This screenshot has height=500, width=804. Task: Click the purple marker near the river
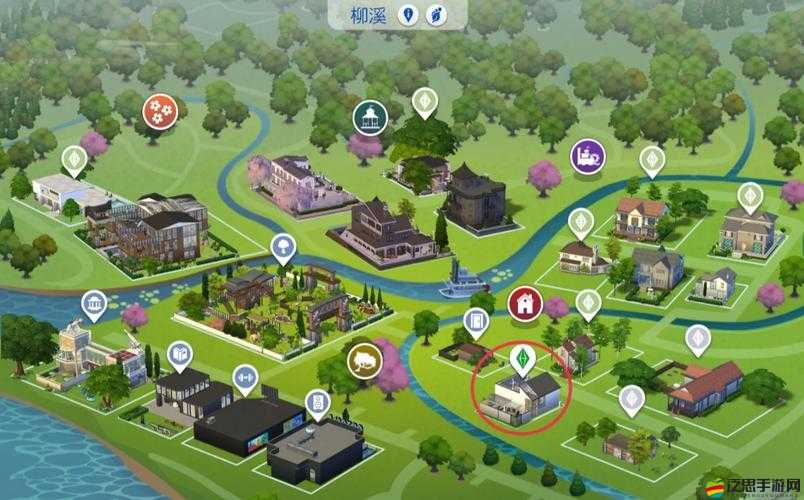587,156
